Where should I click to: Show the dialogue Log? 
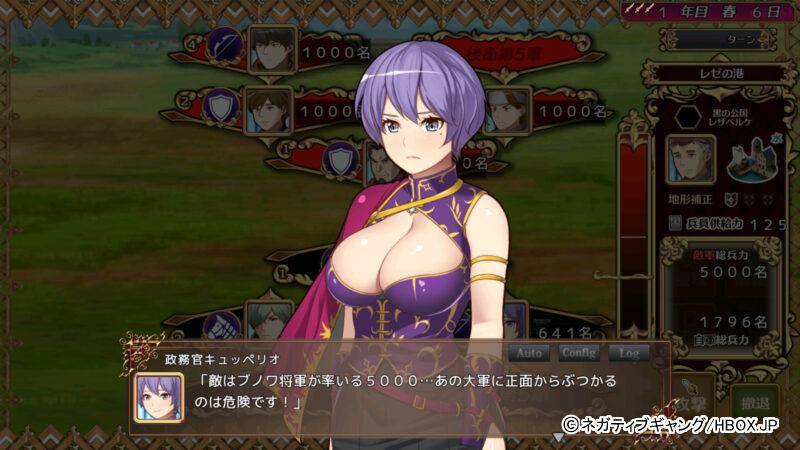coord(629,353)
